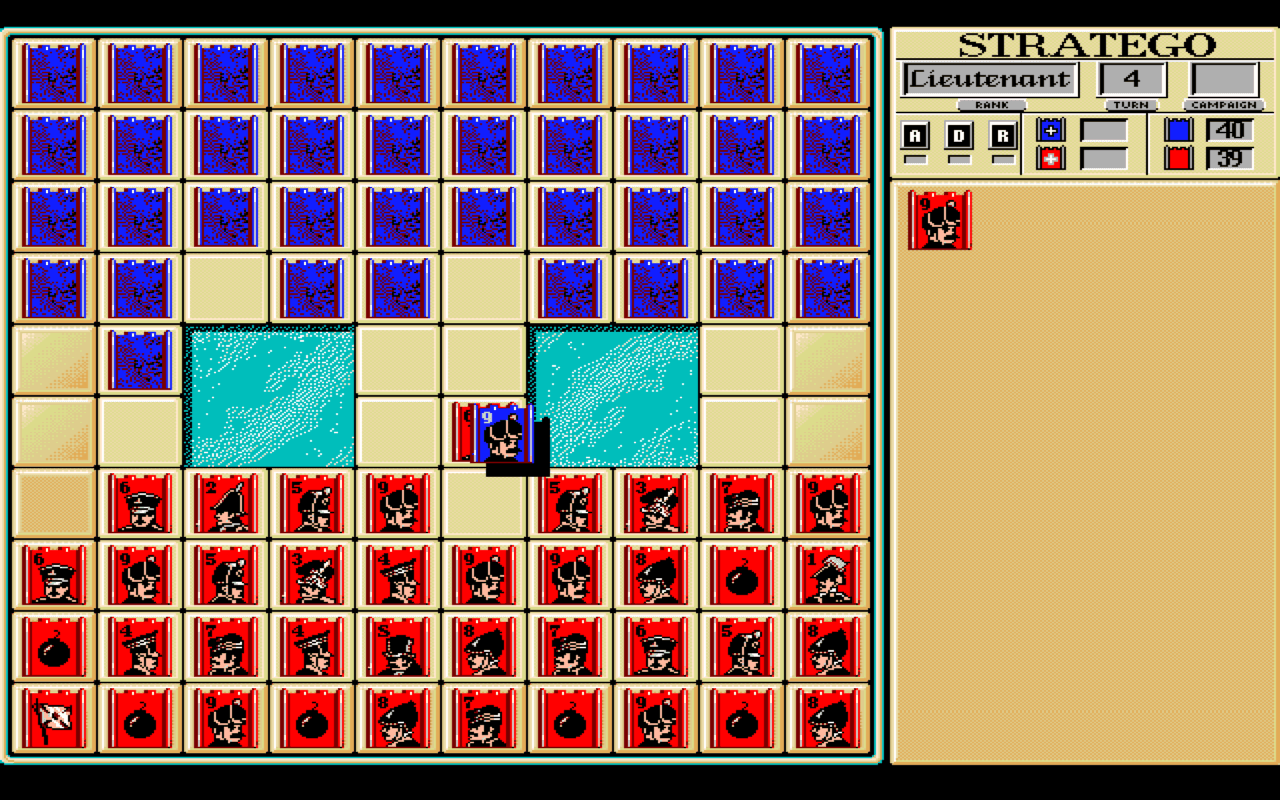Select the blue flag-with-cross piece icon

point(1050,129)
